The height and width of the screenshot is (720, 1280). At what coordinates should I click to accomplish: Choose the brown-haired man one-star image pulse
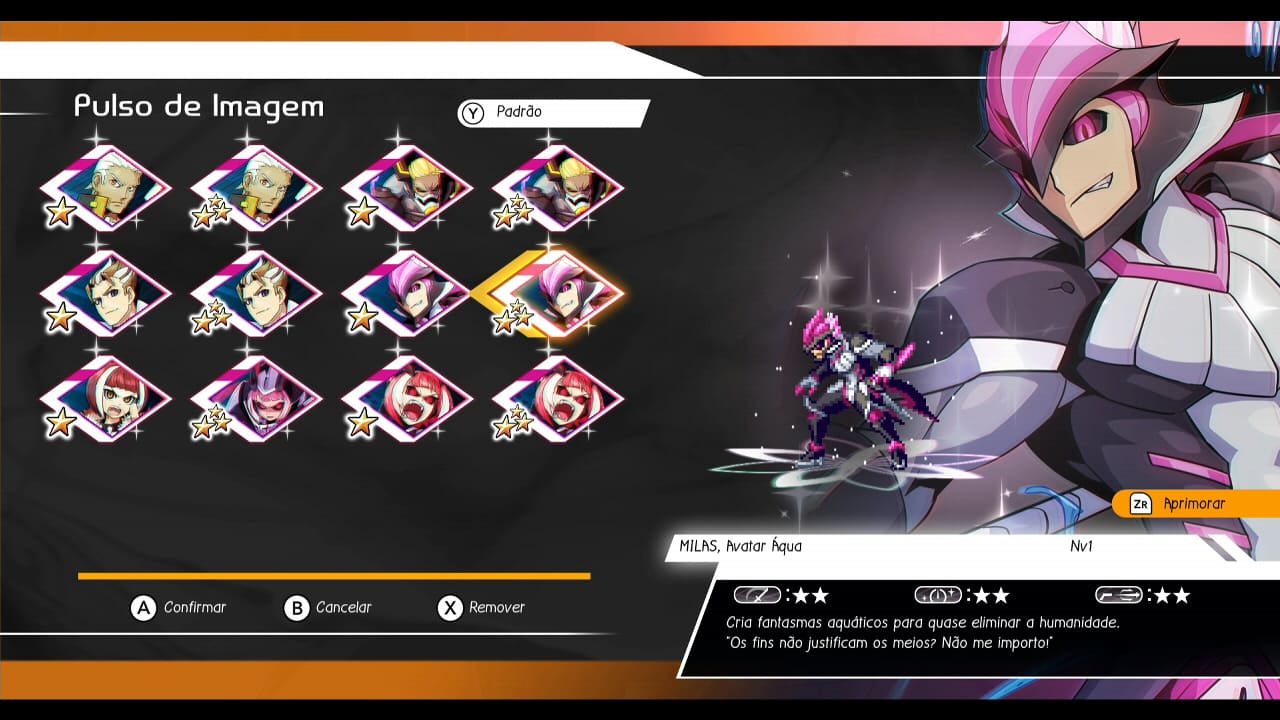(x=107, y=294)
